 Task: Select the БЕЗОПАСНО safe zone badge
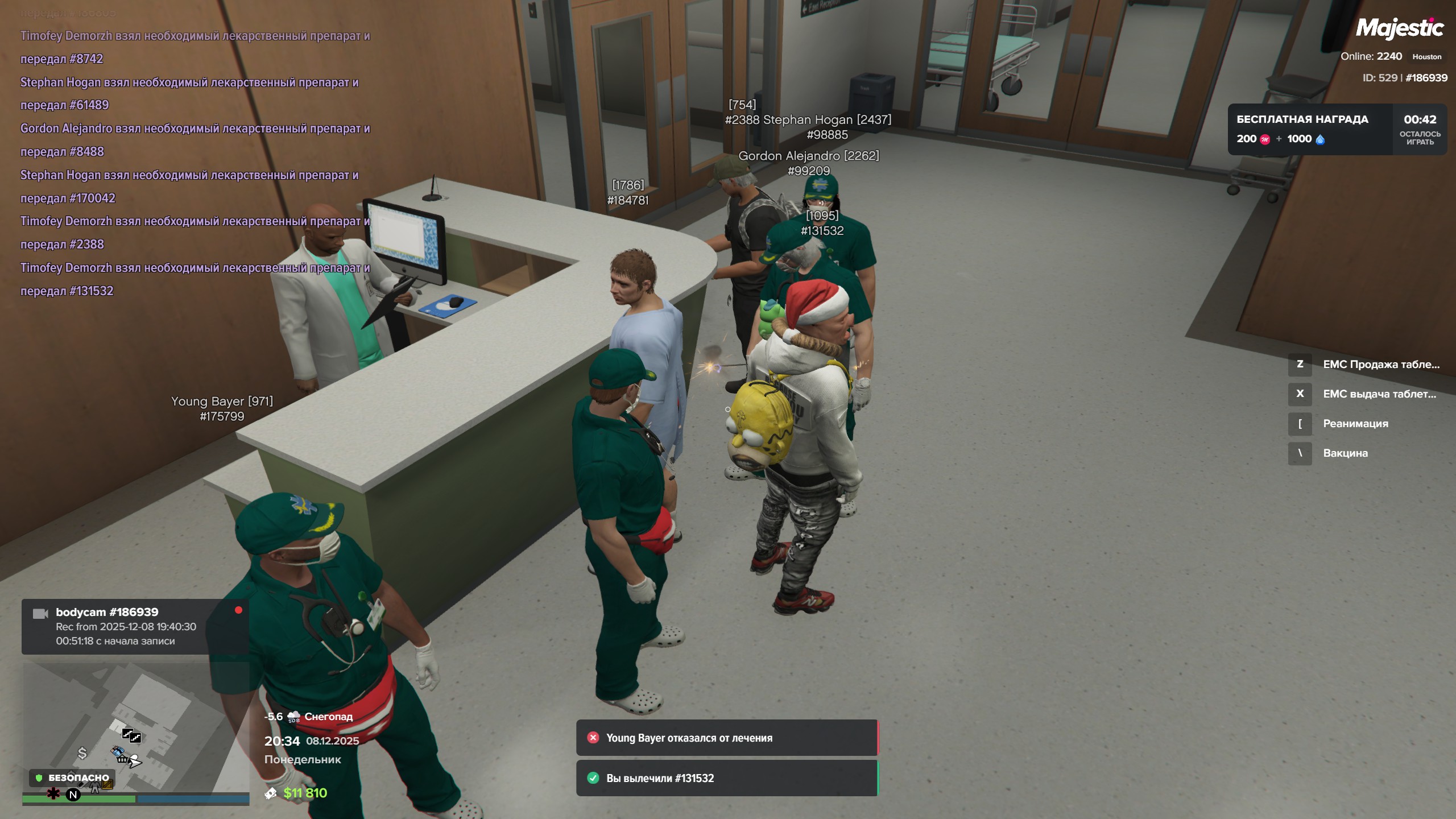pyautogui.click(x=72, y=777)
